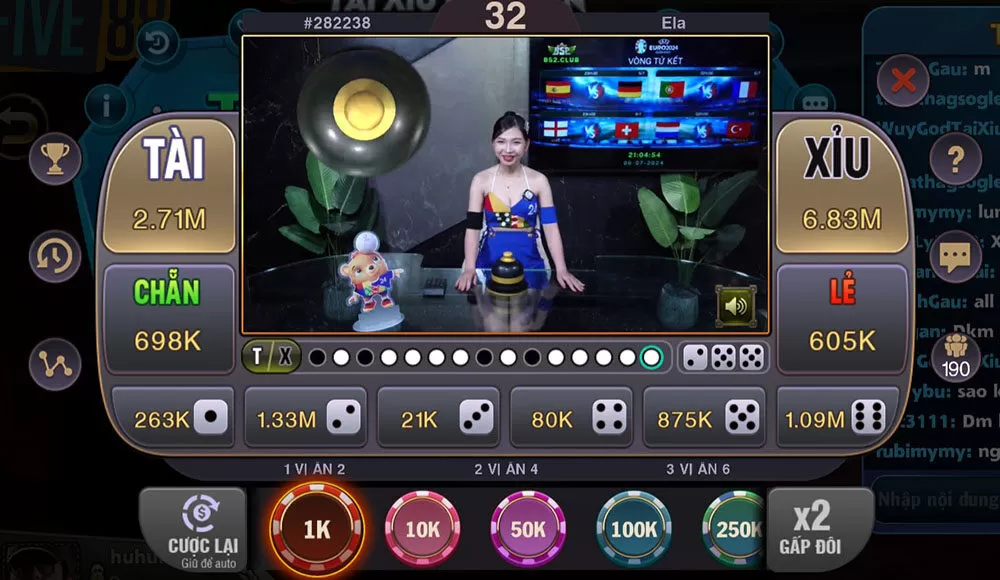The width and height of the screenshot is (1000, 580).
Task: Choose the 10K chip
Action: tap(423, 530)
